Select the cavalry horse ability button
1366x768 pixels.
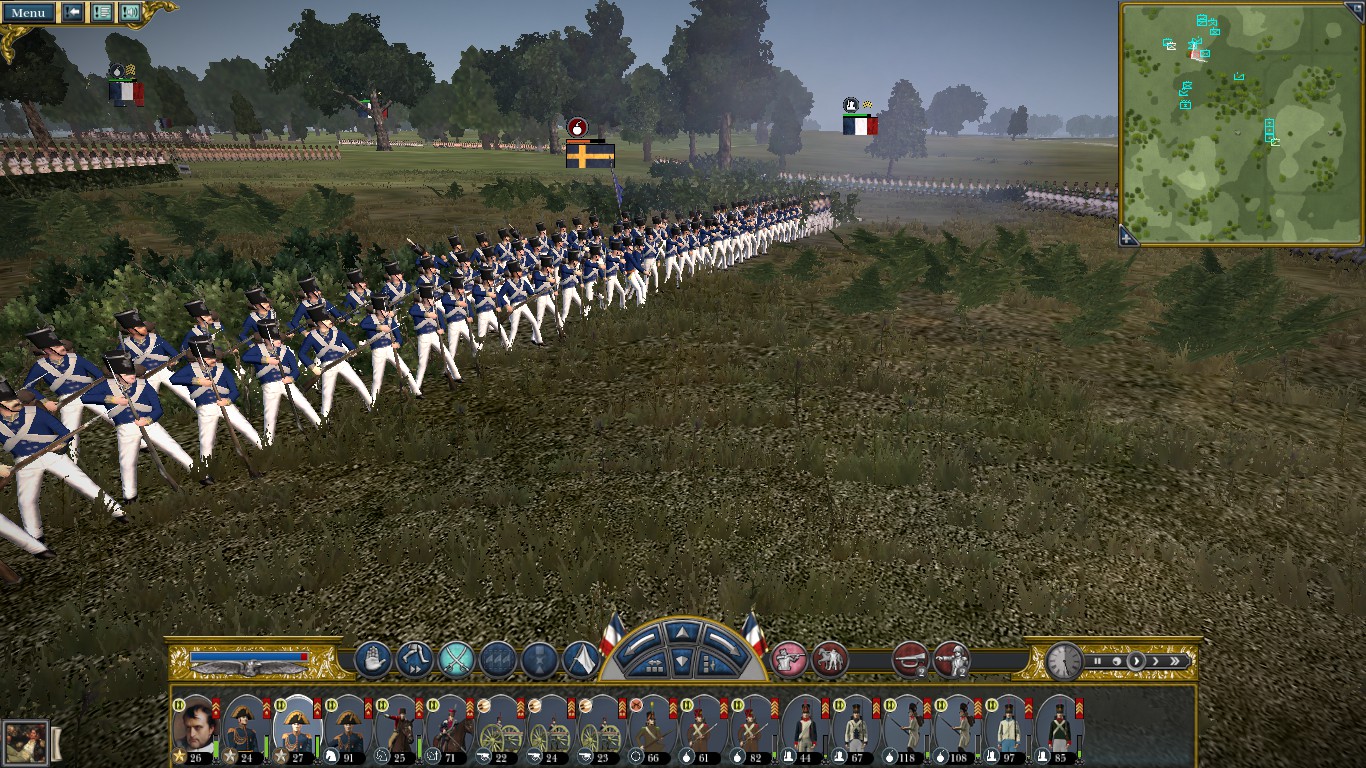(830, 660)
